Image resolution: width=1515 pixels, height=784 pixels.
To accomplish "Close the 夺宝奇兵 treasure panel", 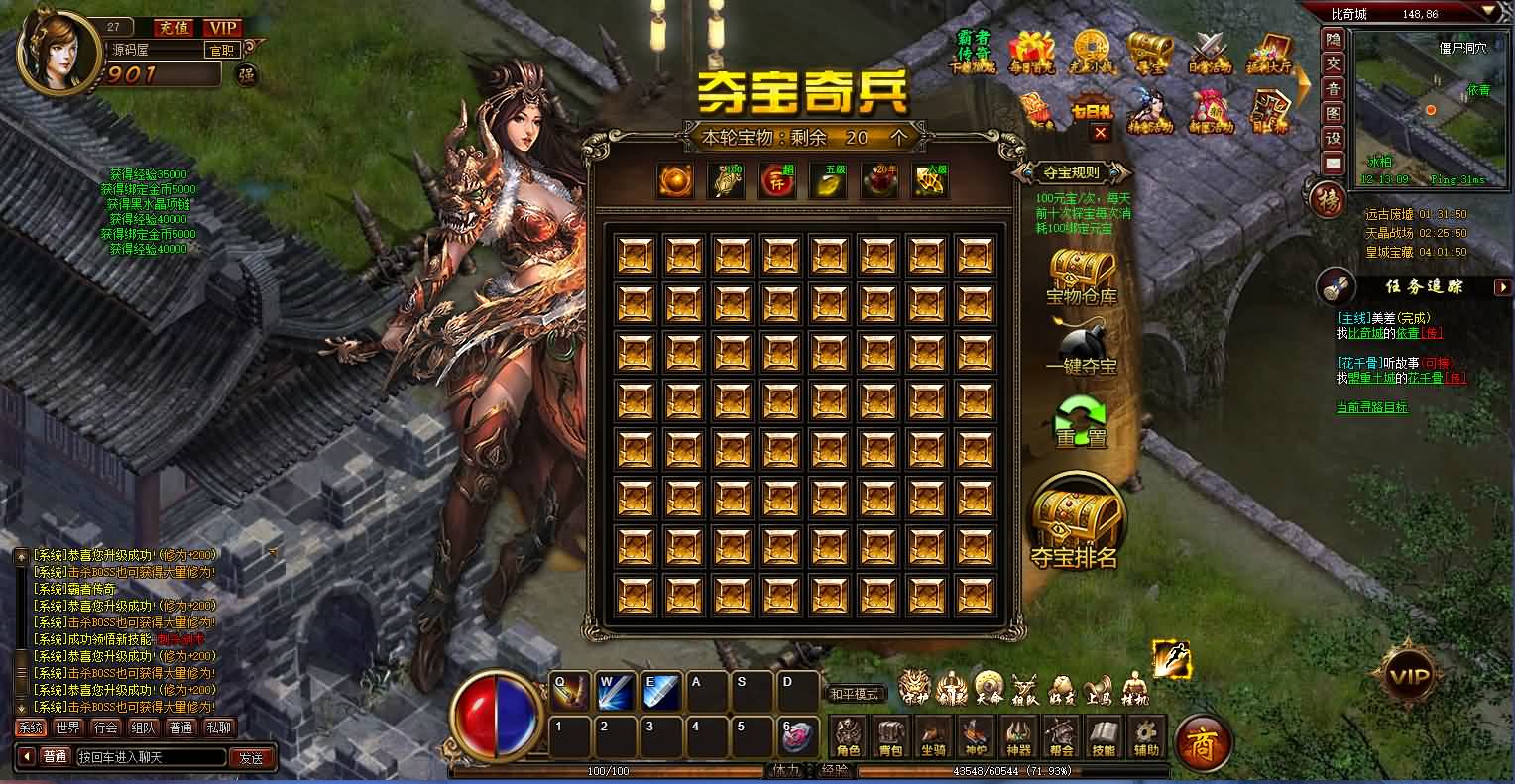I will [1100, 132].
